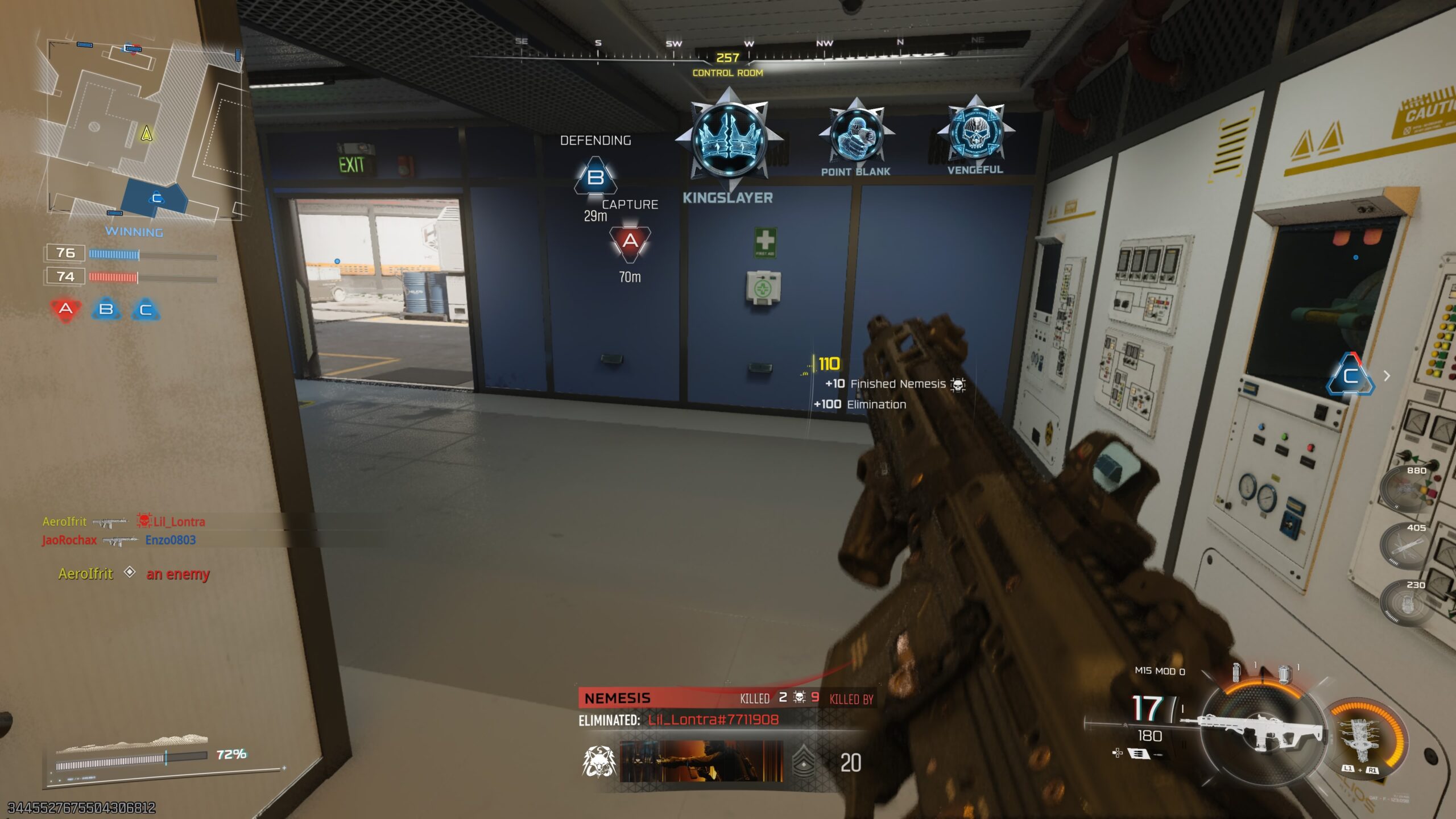The width and height of the screenshot is (1456, 819).
Task: Select the blue C objective status icon below the score
Action: click(x=146, y=309)
